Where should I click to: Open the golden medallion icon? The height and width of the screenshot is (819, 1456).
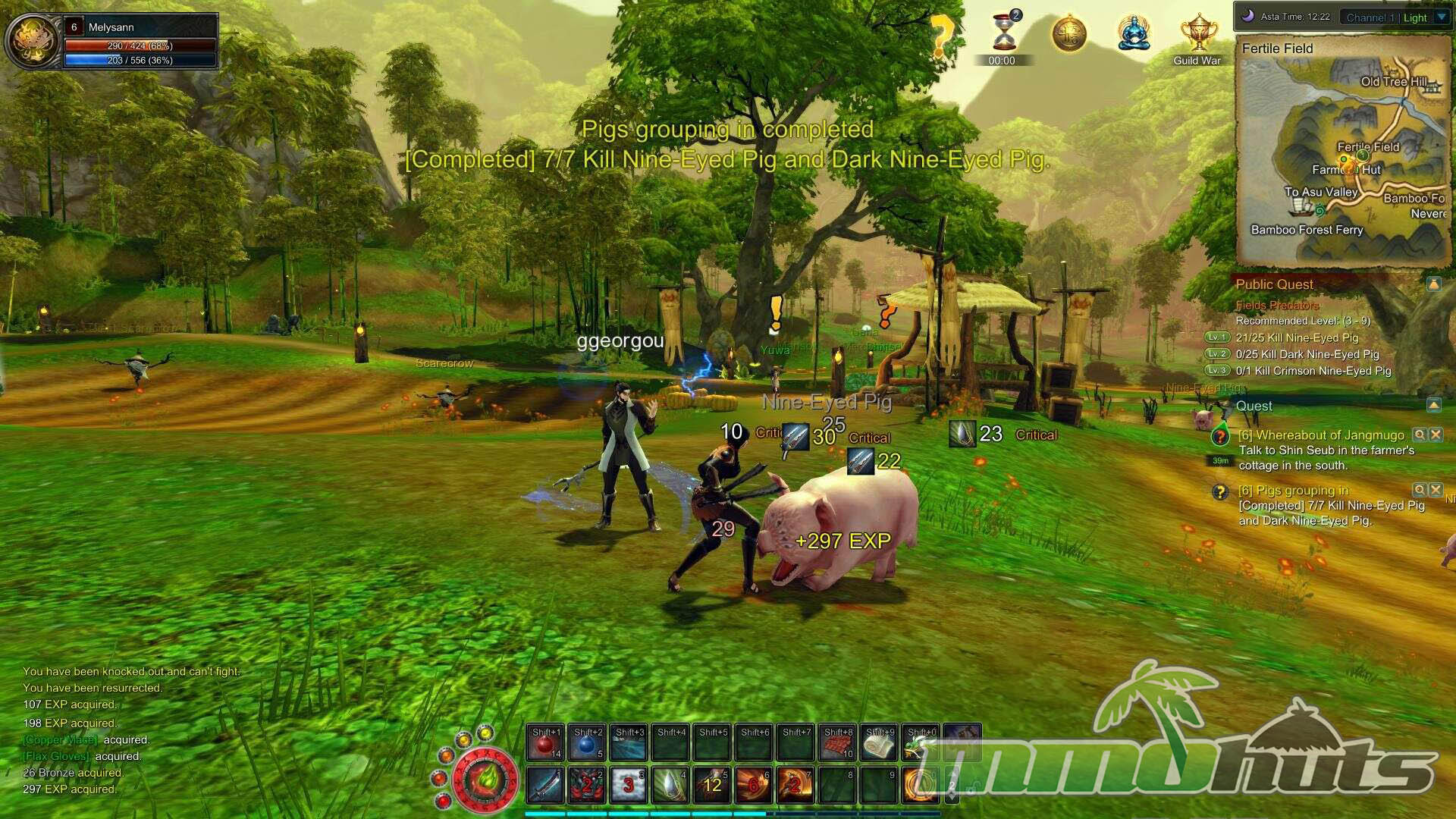[1068, 34]
